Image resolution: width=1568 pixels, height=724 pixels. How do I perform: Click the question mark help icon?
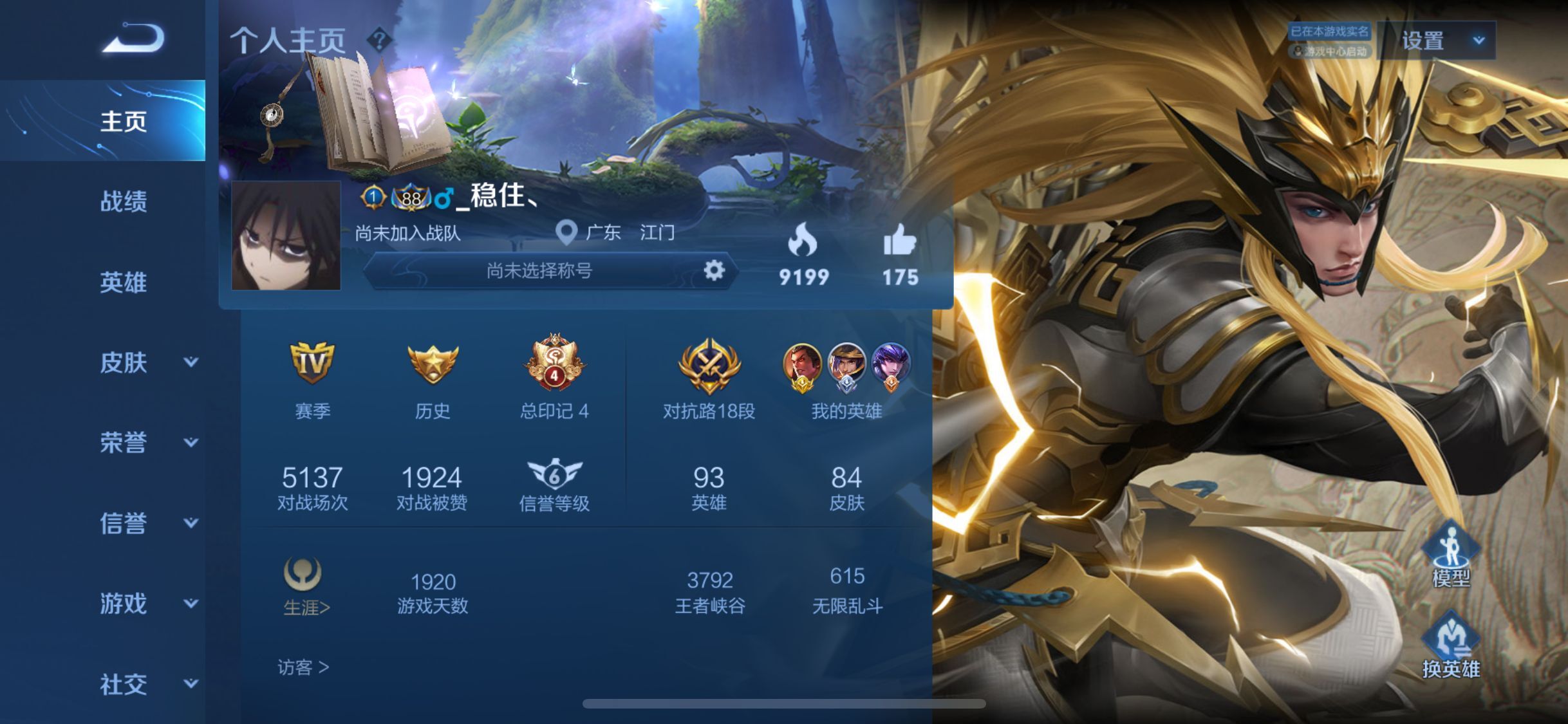pos(379,40)
